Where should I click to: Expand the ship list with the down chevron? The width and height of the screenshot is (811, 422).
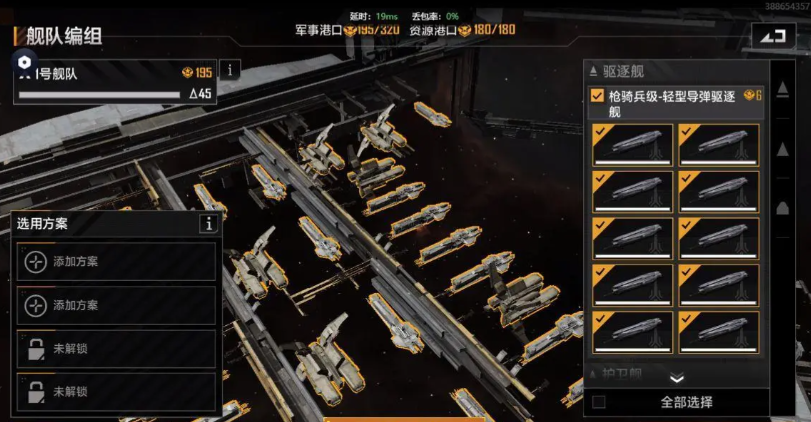click(x=676, y=378)
